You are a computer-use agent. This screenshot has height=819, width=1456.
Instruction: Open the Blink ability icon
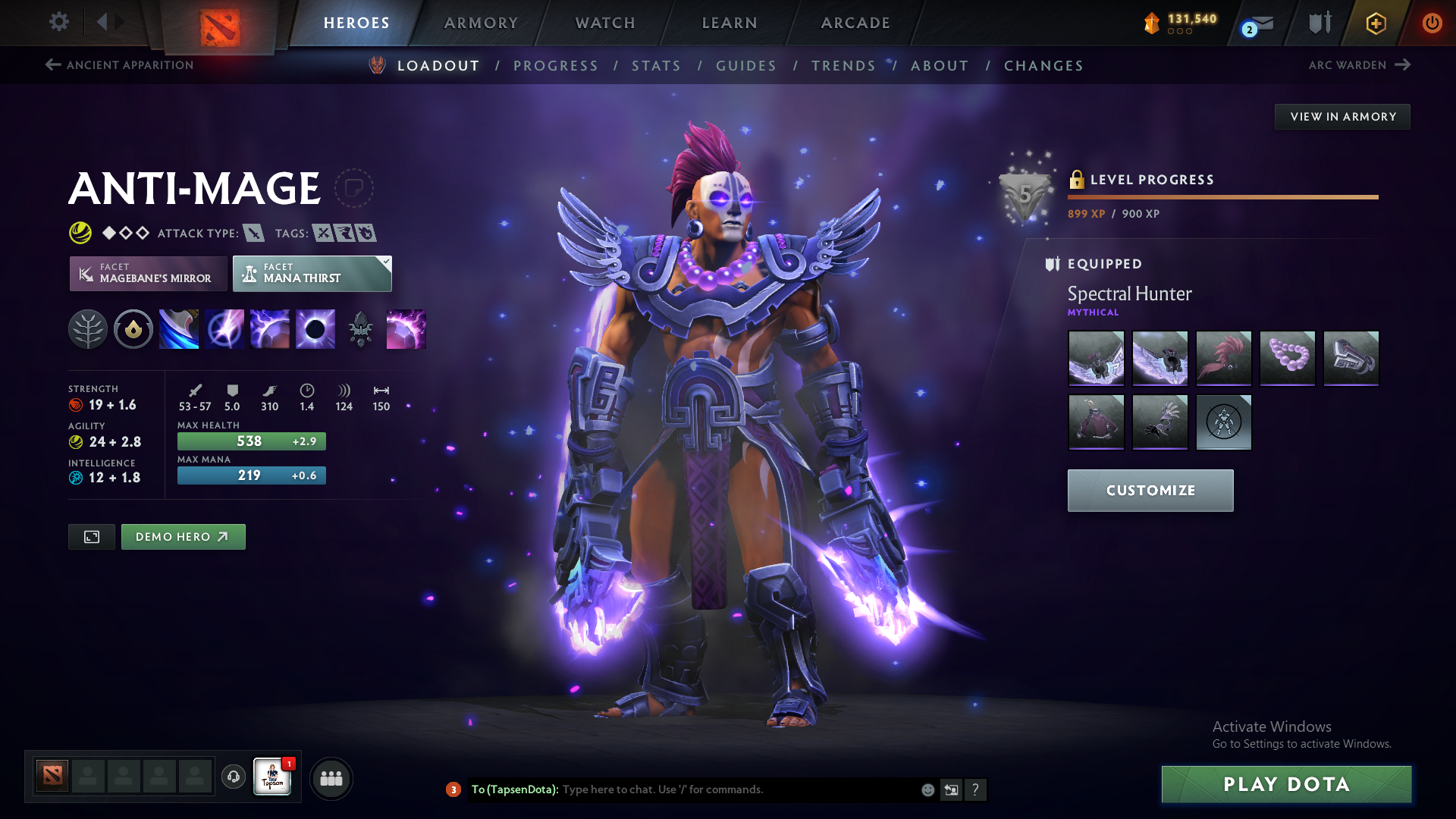point(224,329)
